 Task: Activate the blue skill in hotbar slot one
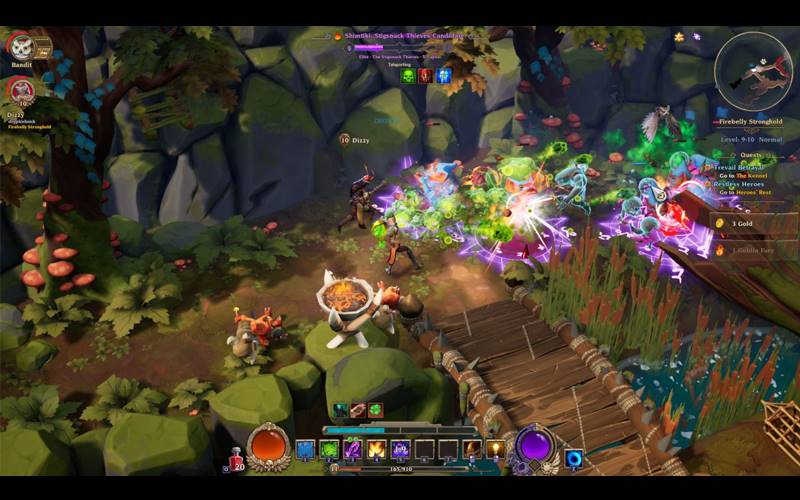(306, 449)
